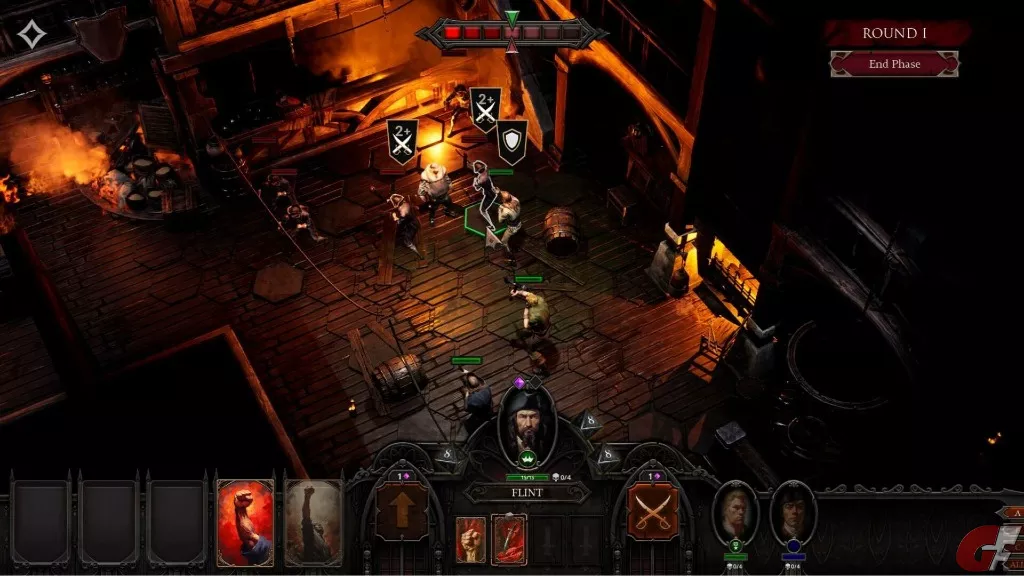Select Flint's central character portrait
This screenshot has height=576, width=1024.
526,423
